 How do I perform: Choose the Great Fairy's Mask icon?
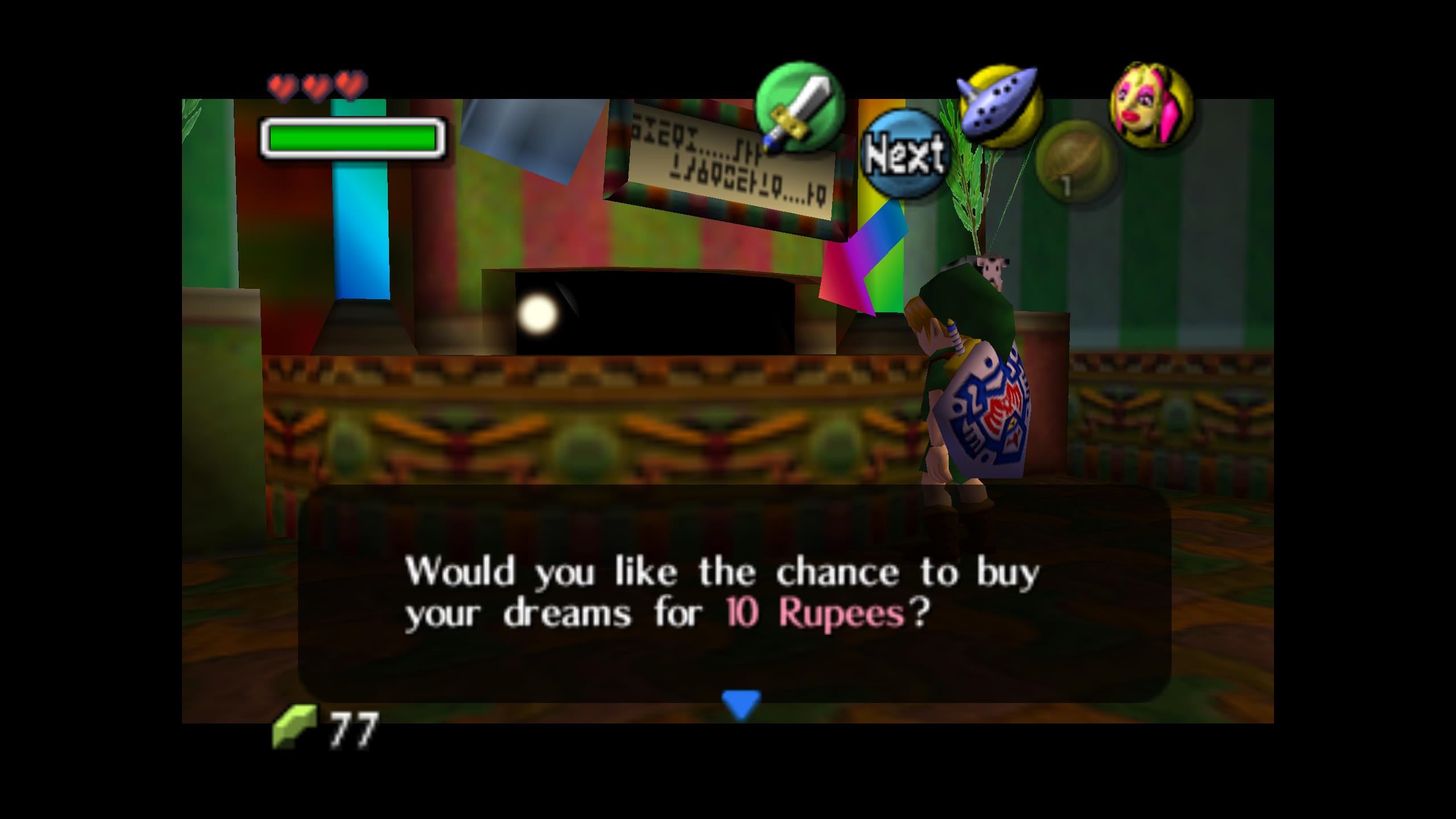click(x=1151, y=105)
